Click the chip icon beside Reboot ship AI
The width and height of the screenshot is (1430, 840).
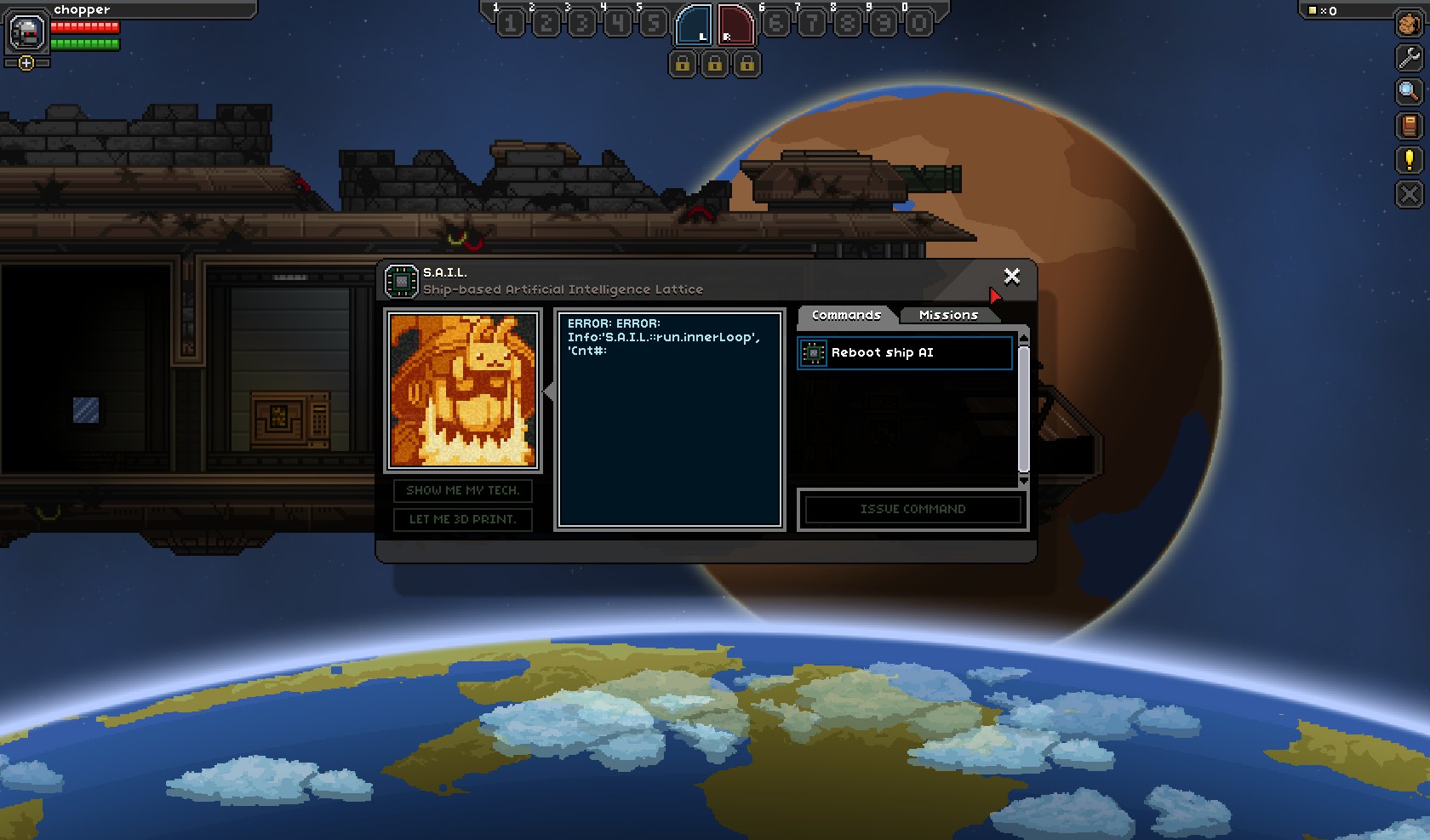(814, 352)
